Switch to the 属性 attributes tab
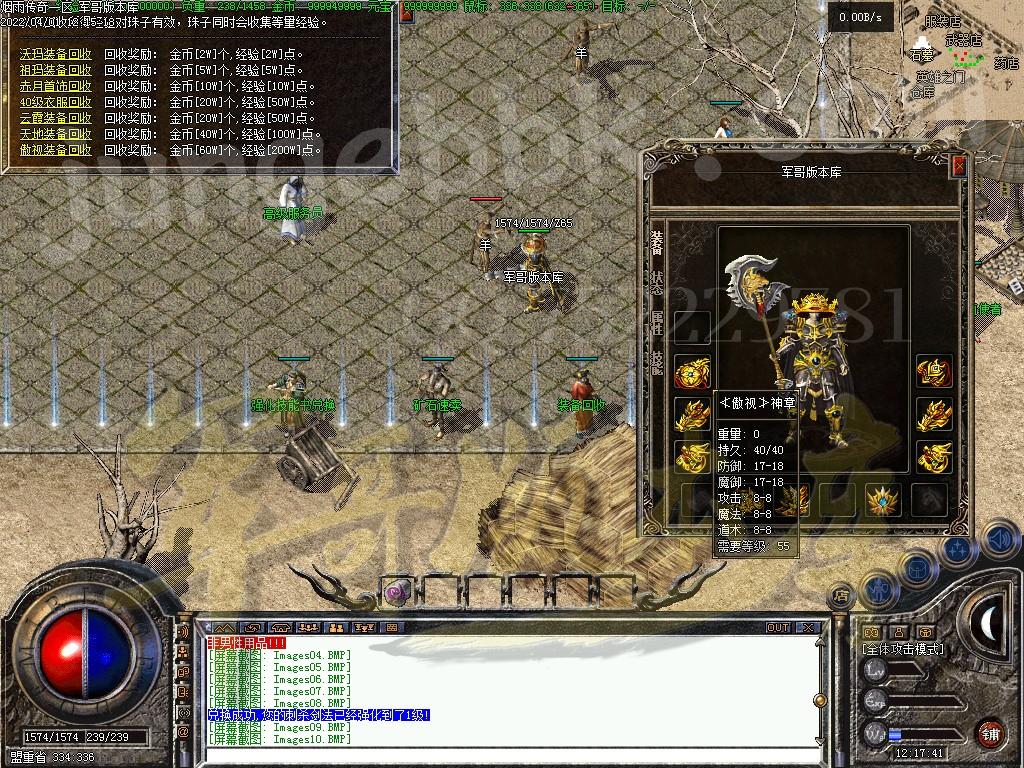The width and height of the screenshot is (1024, 768). (657, 321)
